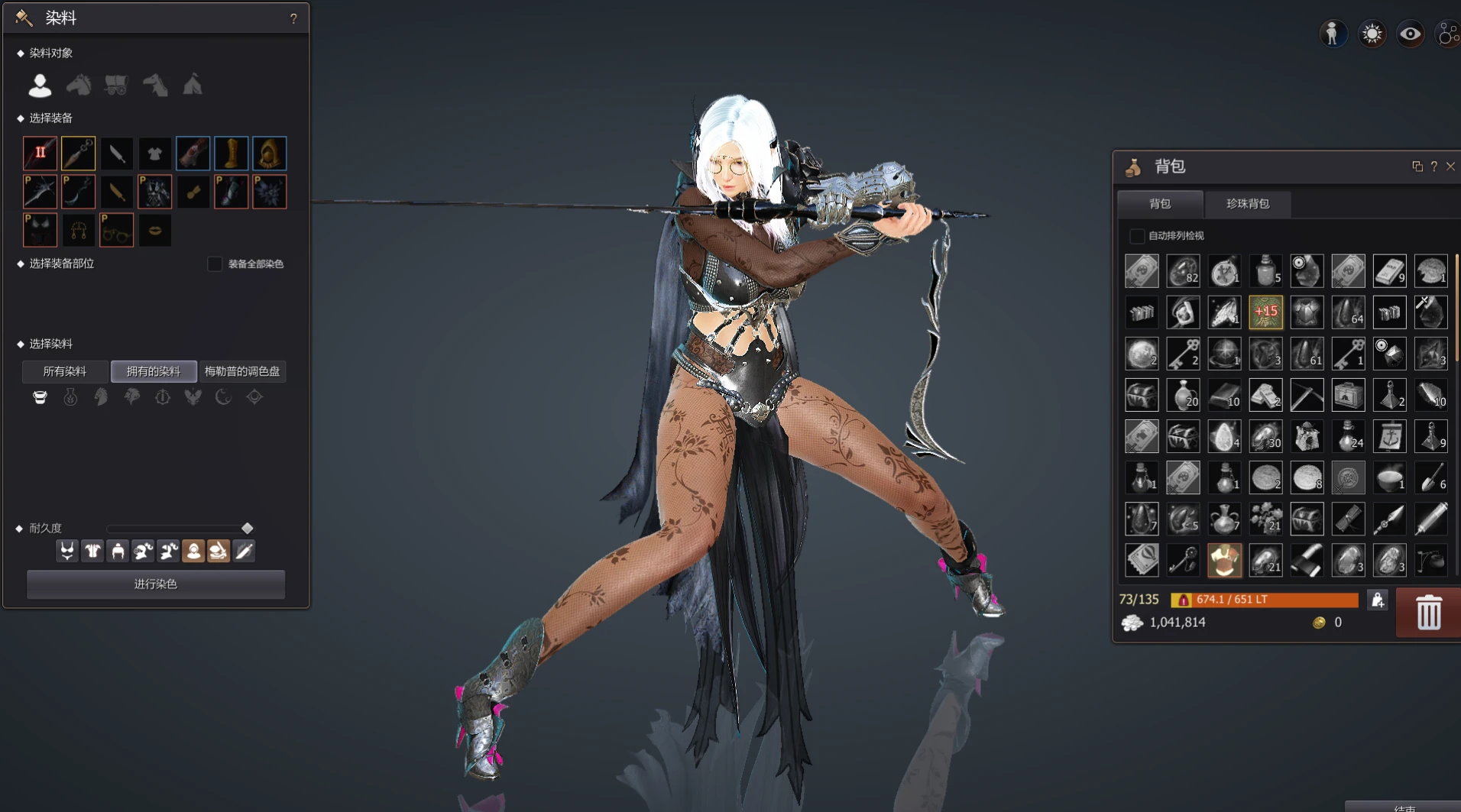Toggle the eye visibility icon
Screen dimensions: 1461x812
point(1410,34)
